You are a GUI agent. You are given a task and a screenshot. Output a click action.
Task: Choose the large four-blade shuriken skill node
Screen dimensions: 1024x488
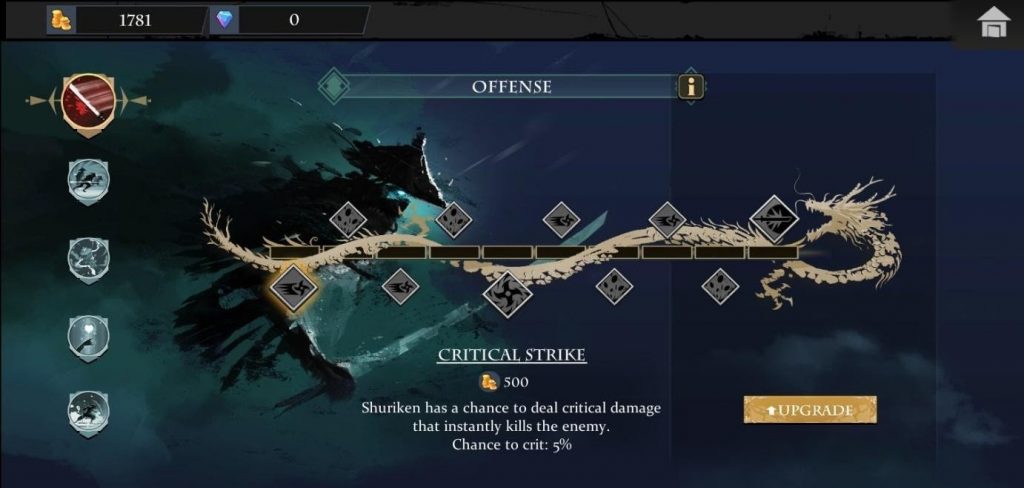point(508,294)
